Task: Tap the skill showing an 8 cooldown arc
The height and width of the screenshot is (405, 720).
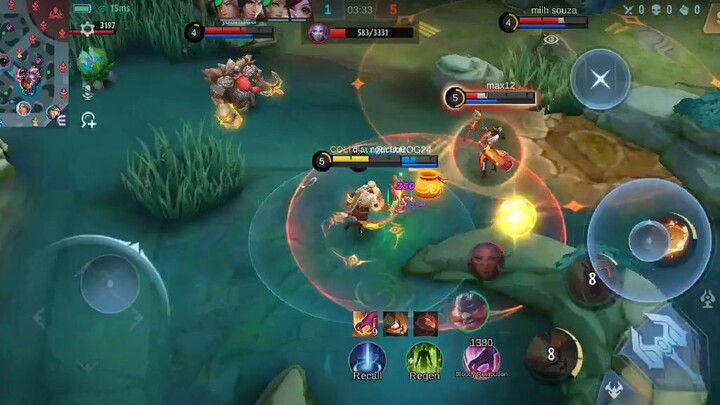Action: 554,352
